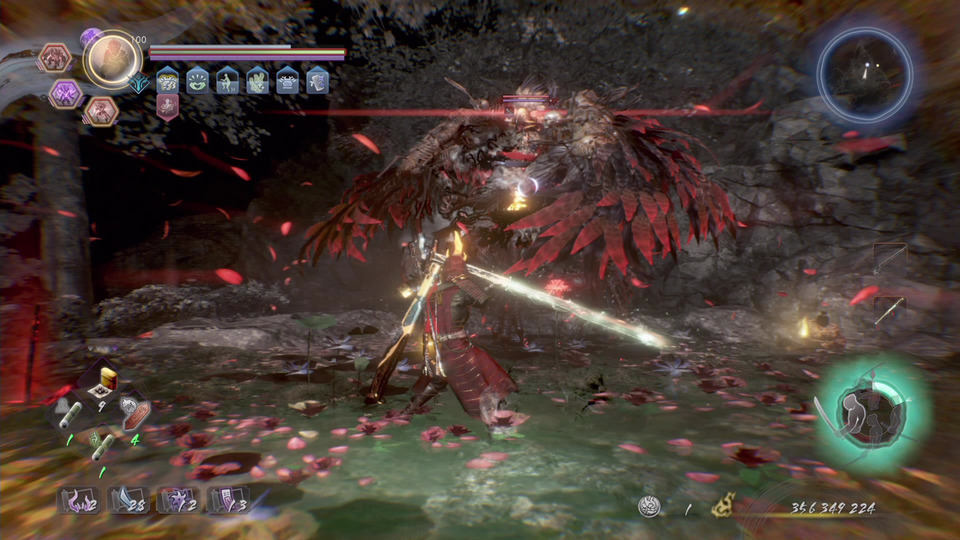Select the blue blade scroll with 28

tap(128, 500)
